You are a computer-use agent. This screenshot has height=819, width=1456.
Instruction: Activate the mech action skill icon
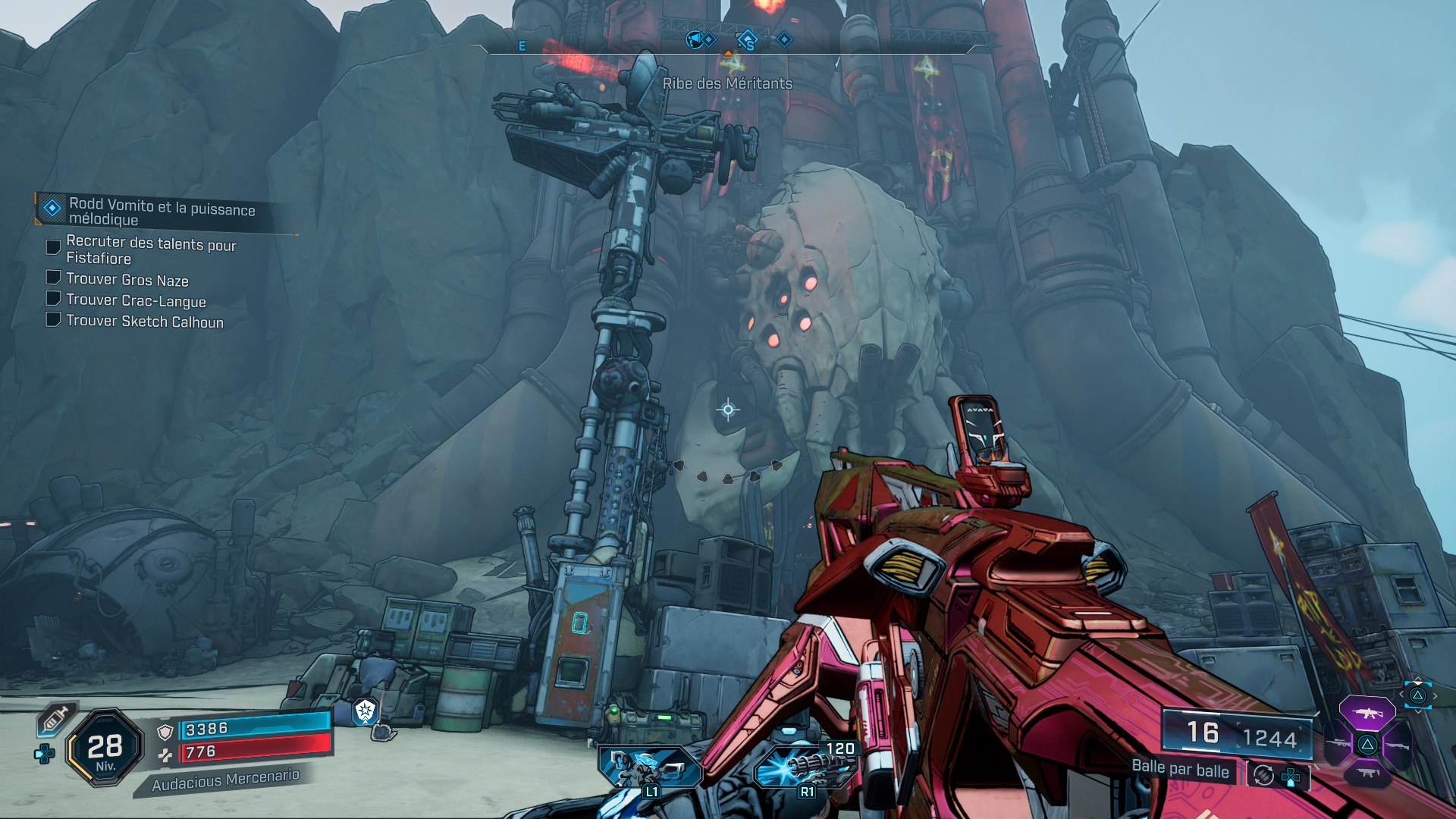(x=650, y=767)
